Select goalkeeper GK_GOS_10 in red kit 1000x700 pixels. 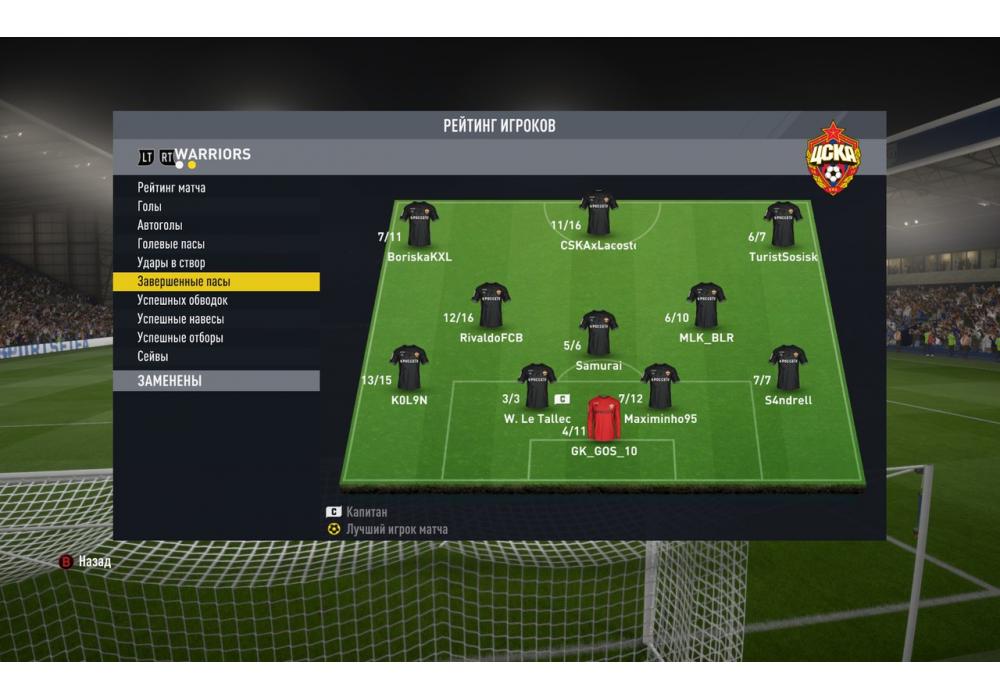click(x=603, y=418)
